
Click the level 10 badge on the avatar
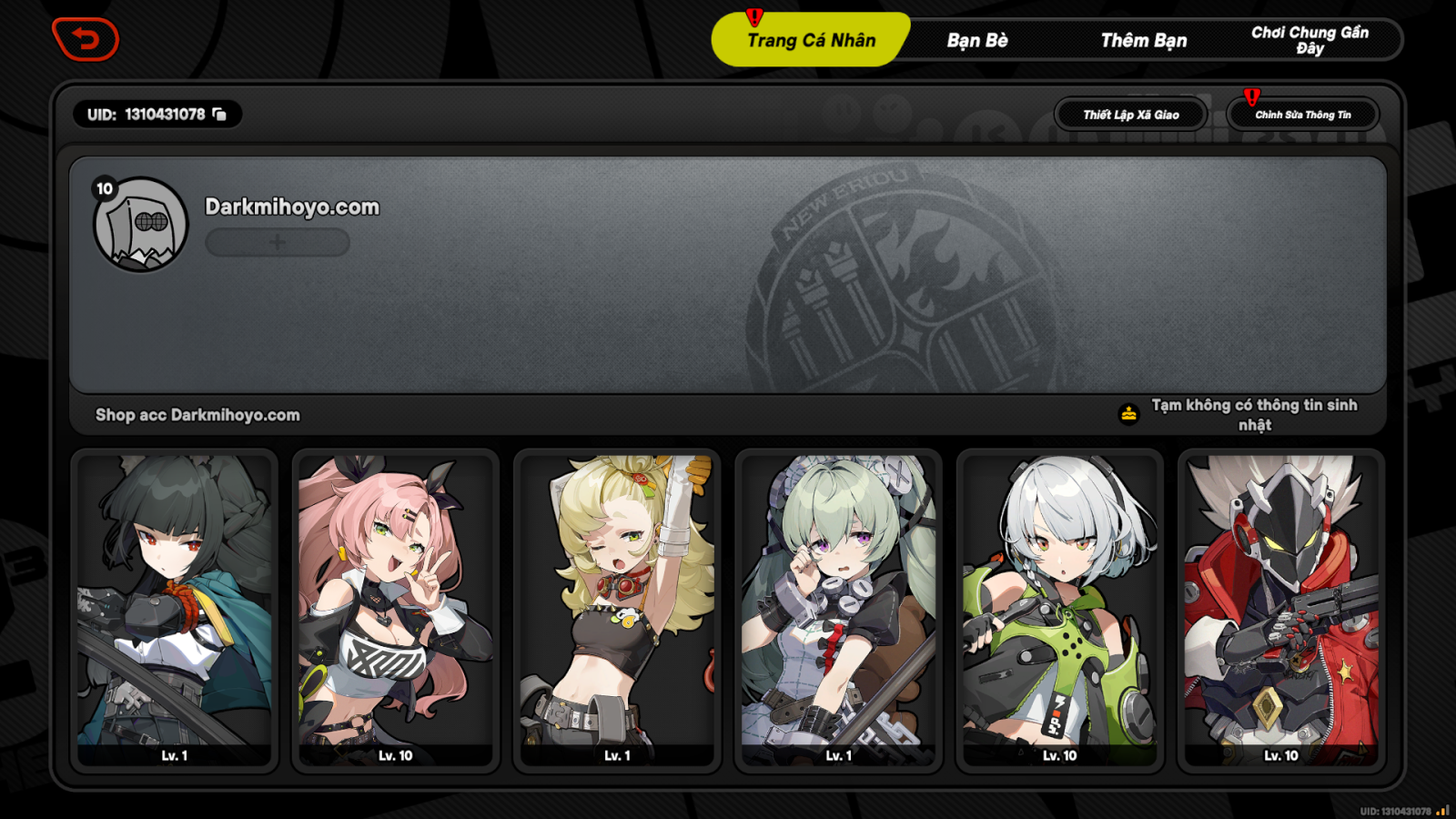tap(104, 189)
